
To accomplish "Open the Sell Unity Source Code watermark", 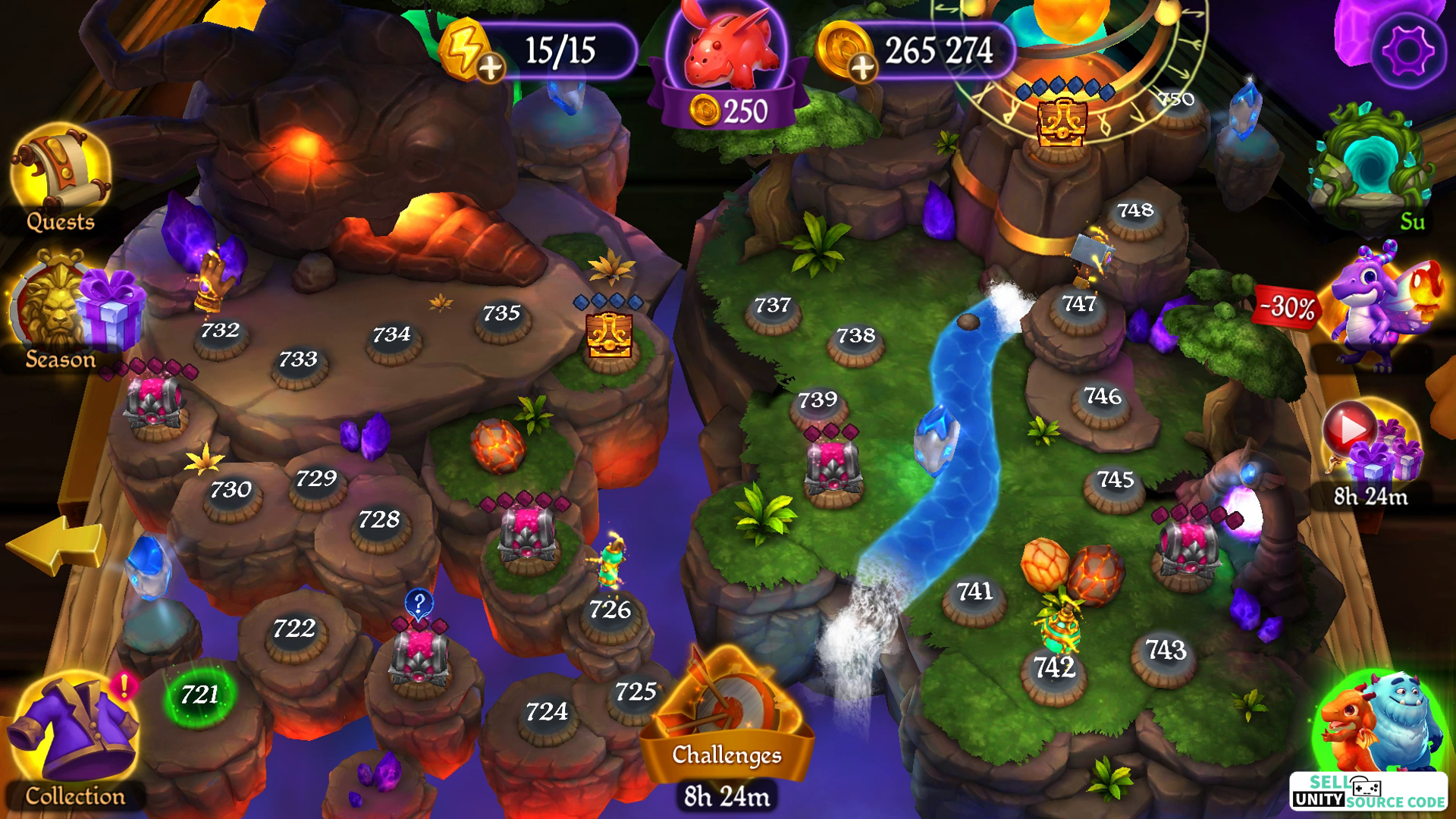I will tap(1369, 792).
